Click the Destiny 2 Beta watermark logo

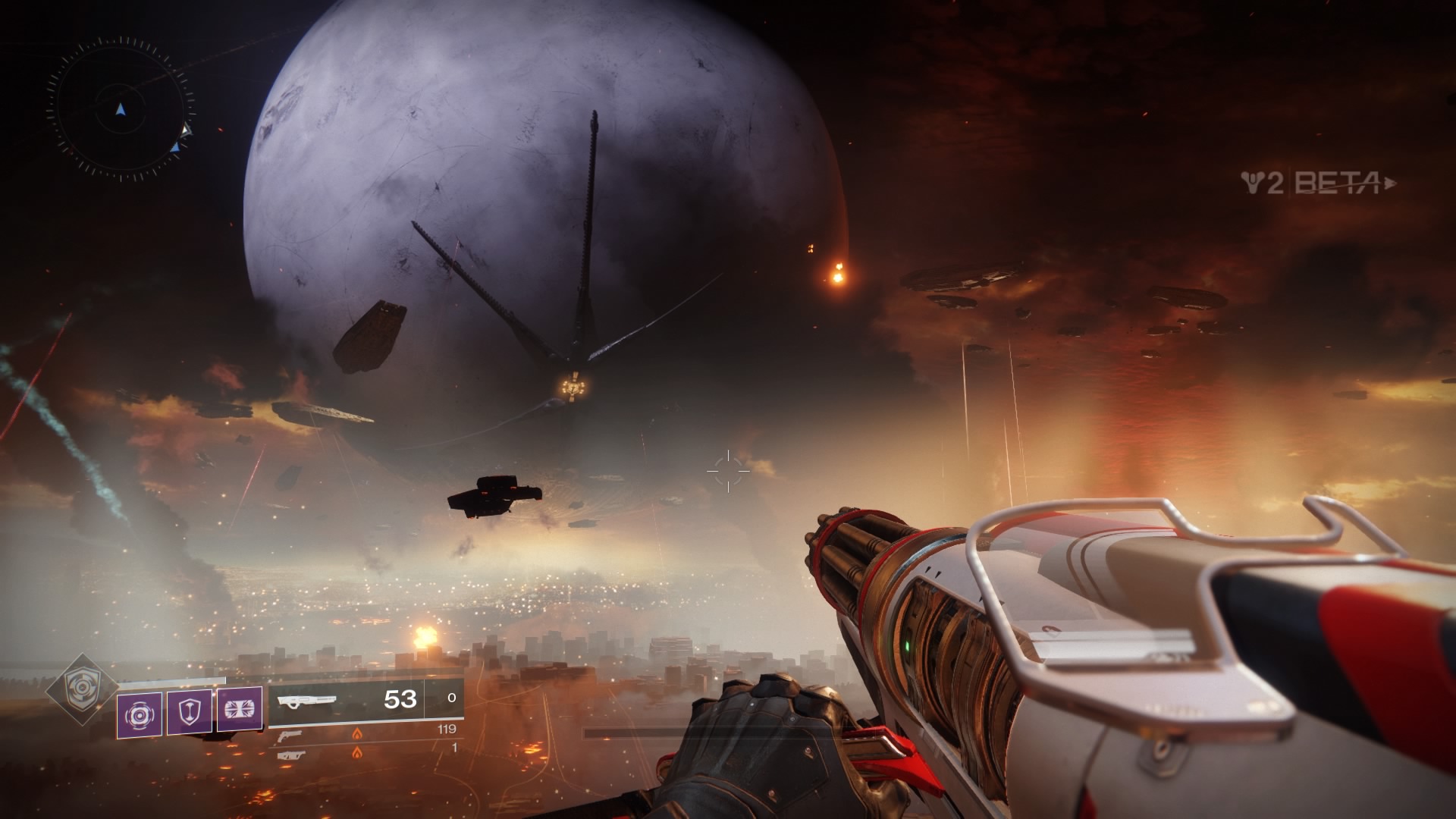pyautogui.click(x=1318, y=184)
